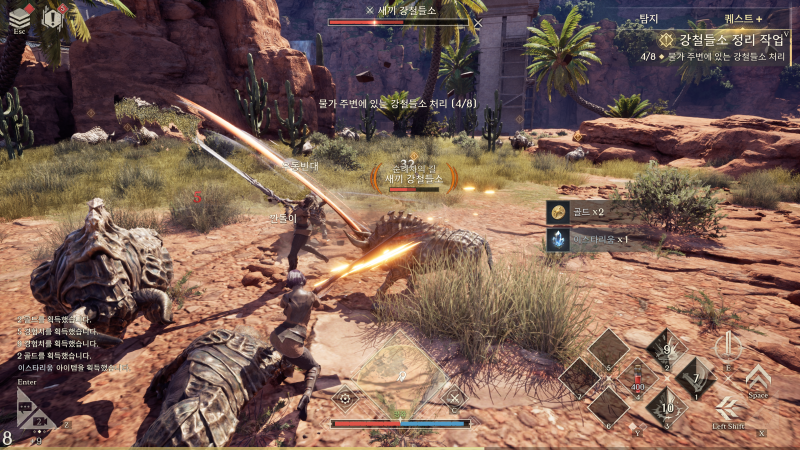Click the X button right of minimap
The height and width of the screenshot is (450, 800).
[453, 397]
